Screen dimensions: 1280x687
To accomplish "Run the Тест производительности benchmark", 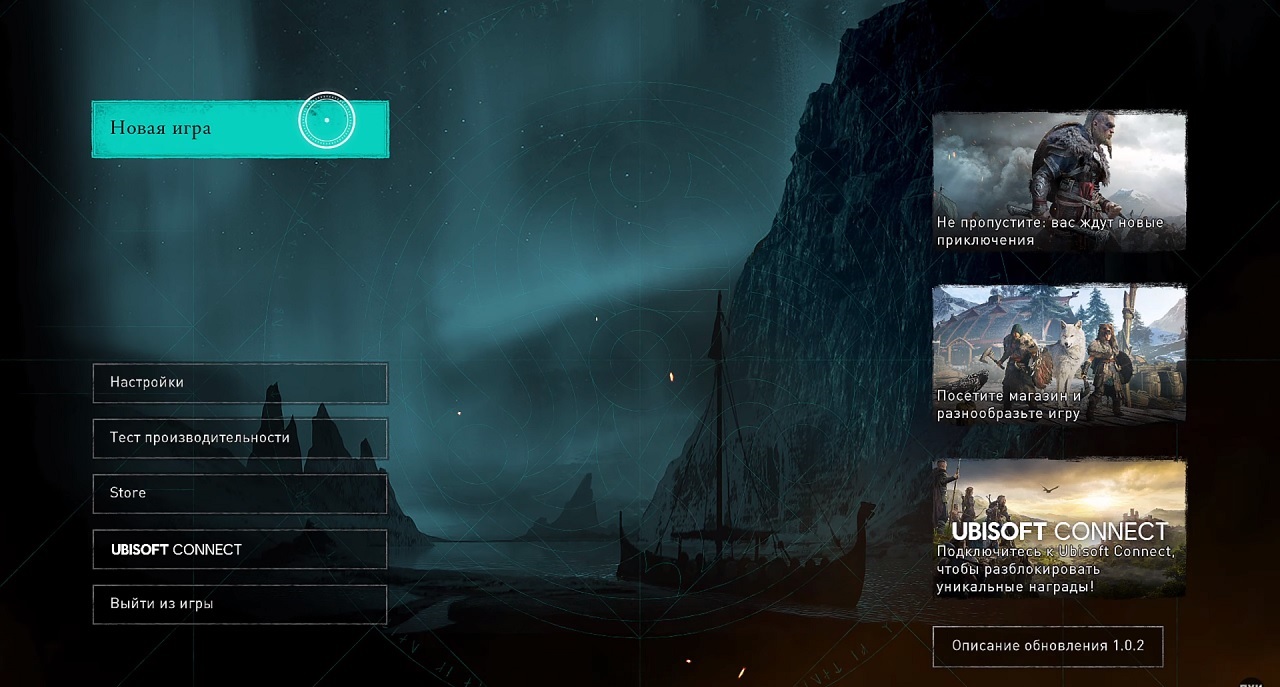I will [240, 438].
